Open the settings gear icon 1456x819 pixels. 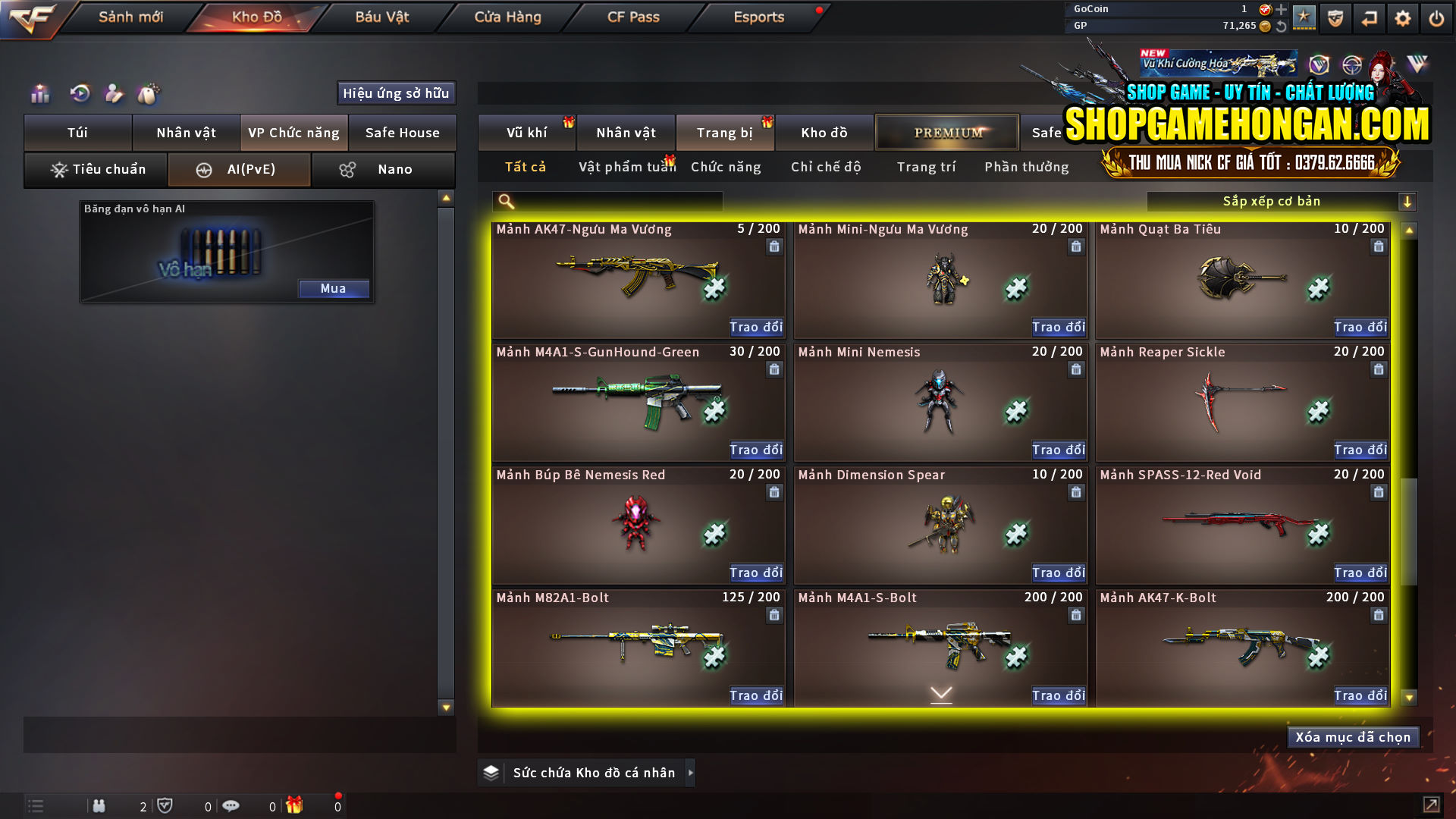[x=1402, y=17]
